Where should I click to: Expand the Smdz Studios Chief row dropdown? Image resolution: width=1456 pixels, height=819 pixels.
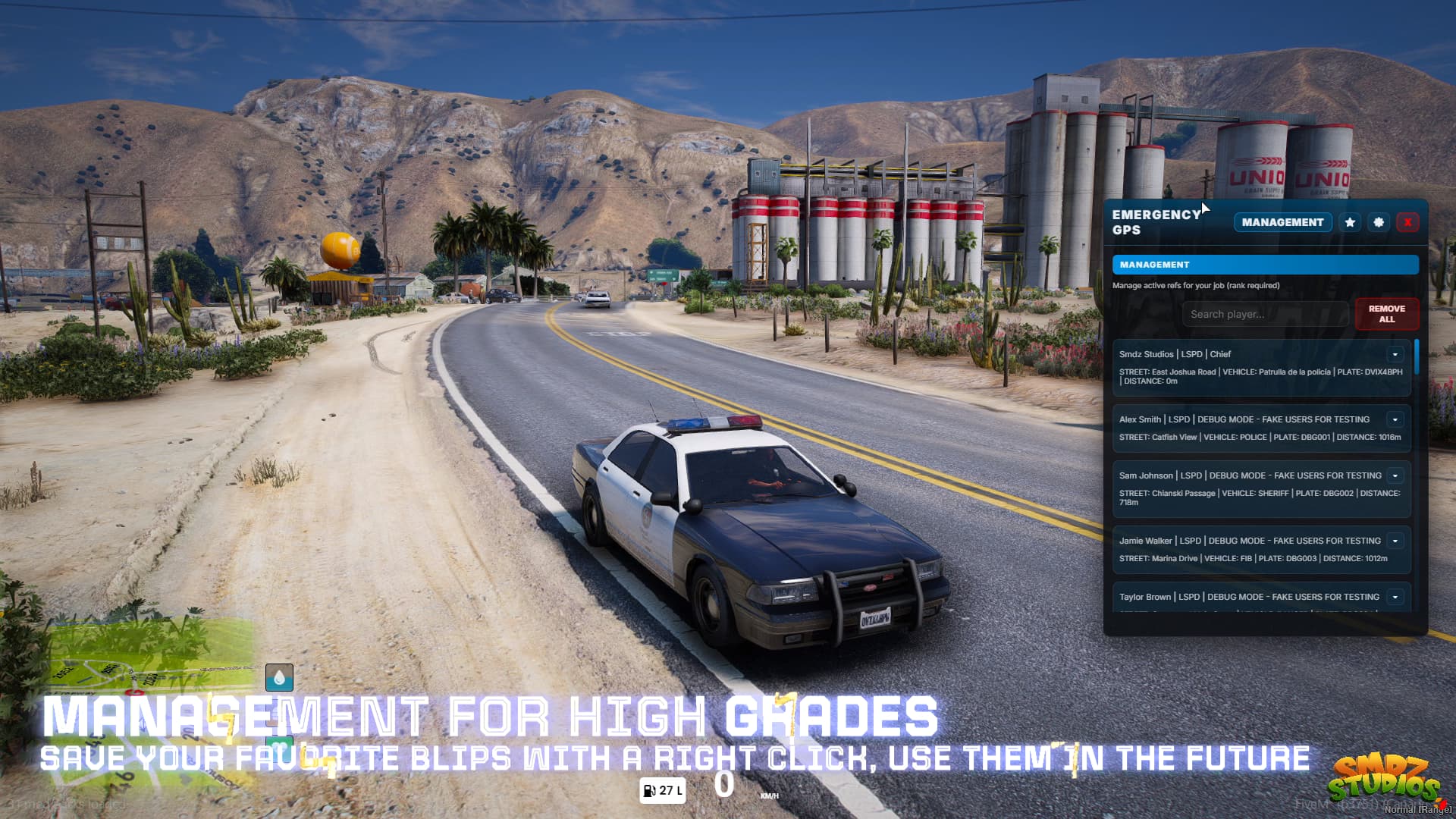(x=1395, y=354)
